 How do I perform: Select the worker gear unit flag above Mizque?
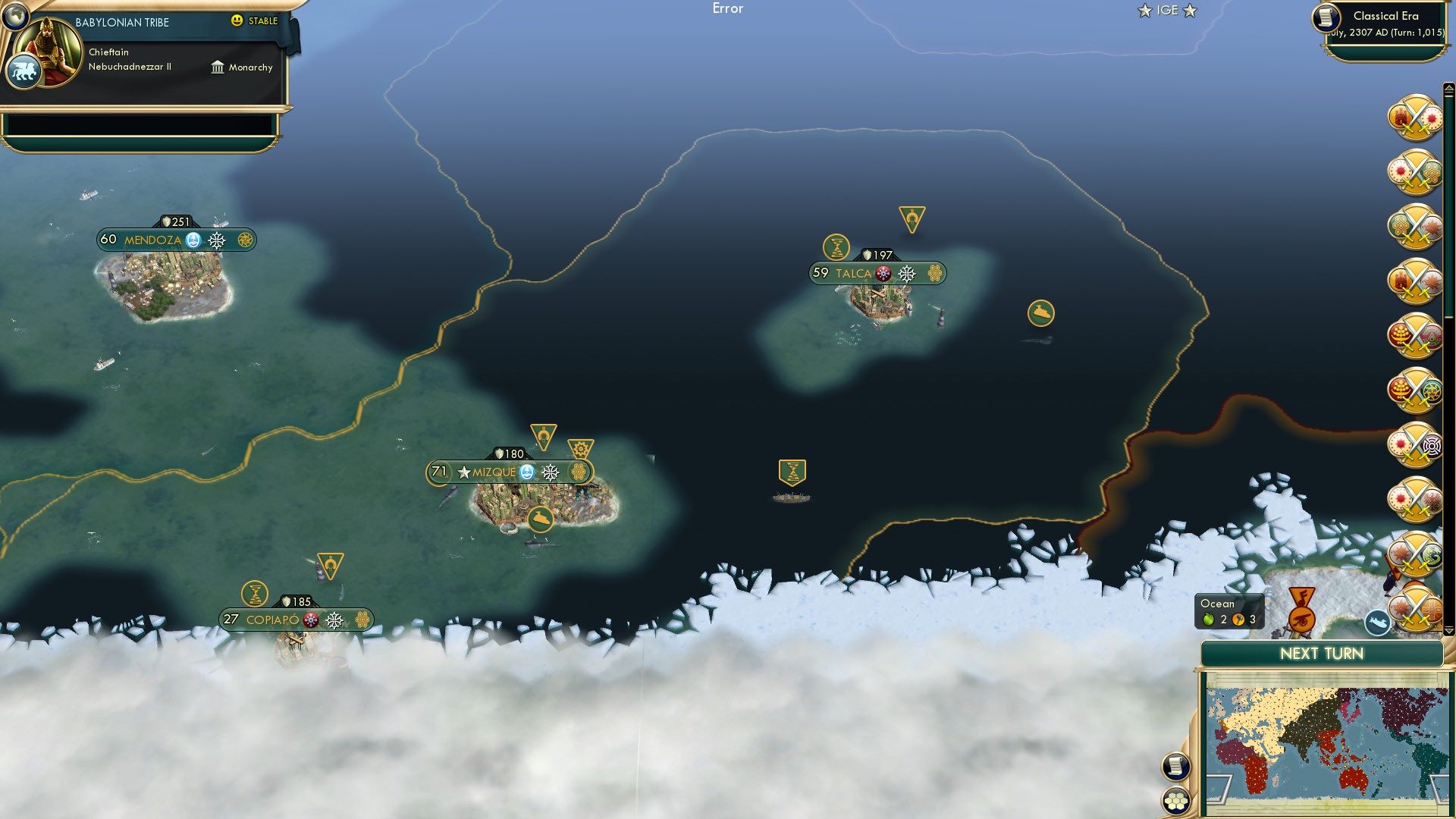tap(579, 447)
